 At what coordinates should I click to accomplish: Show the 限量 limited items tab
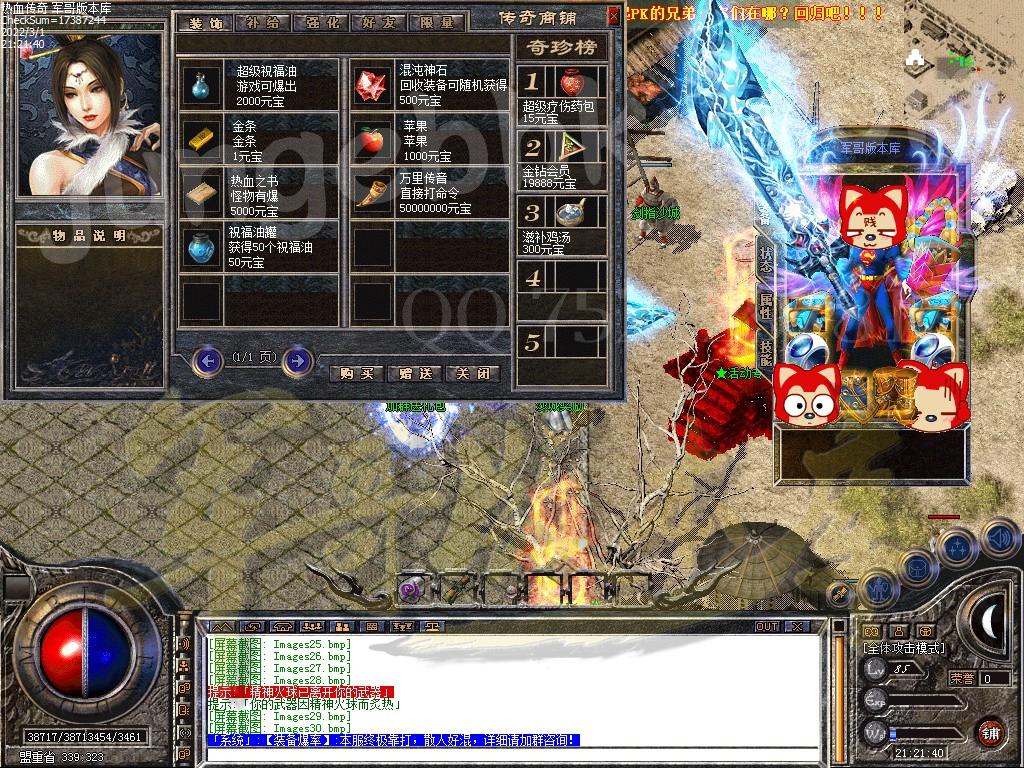tap(436, 22)
